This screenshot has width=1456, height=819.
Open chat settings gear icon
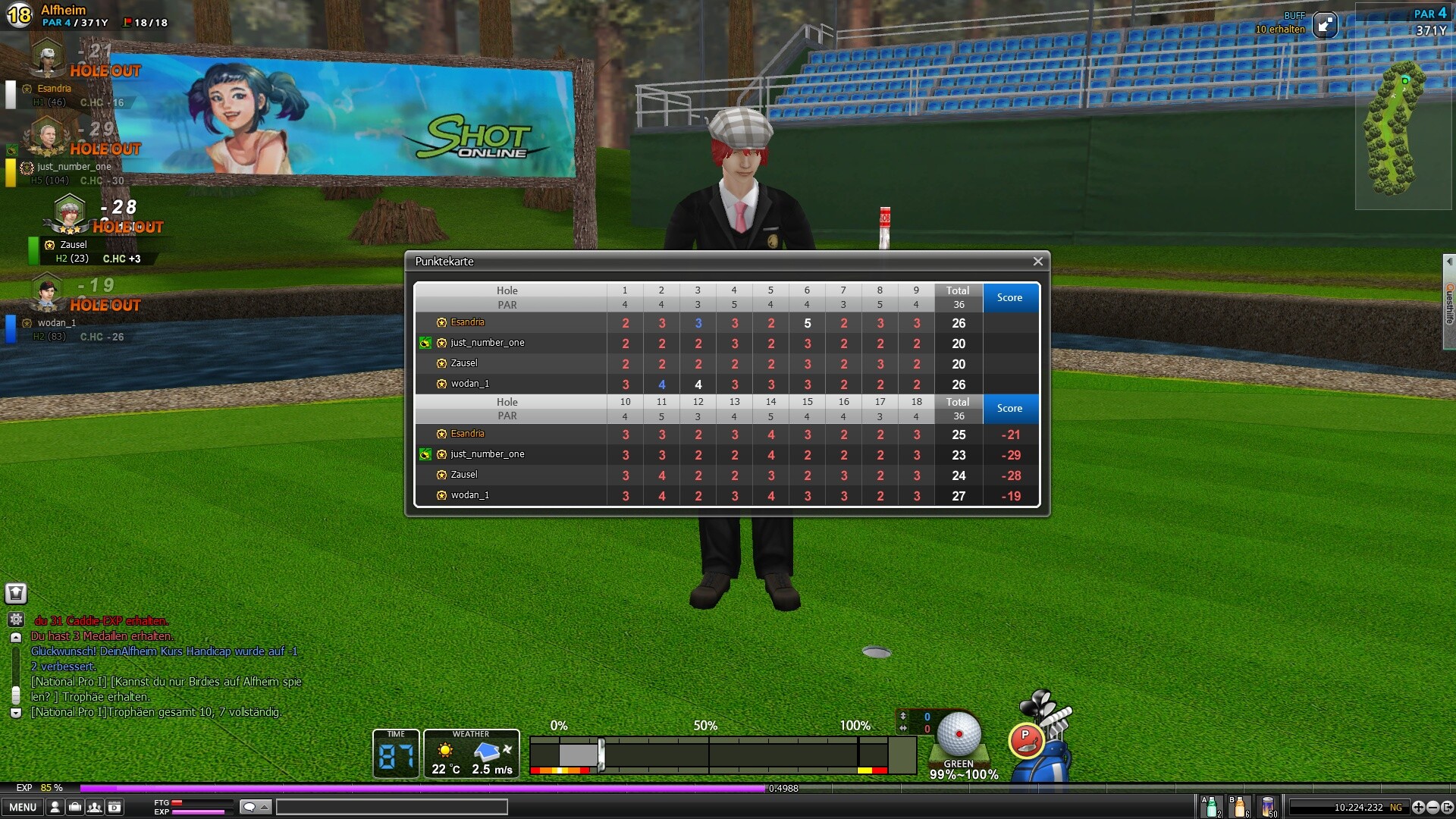(16, 620)
